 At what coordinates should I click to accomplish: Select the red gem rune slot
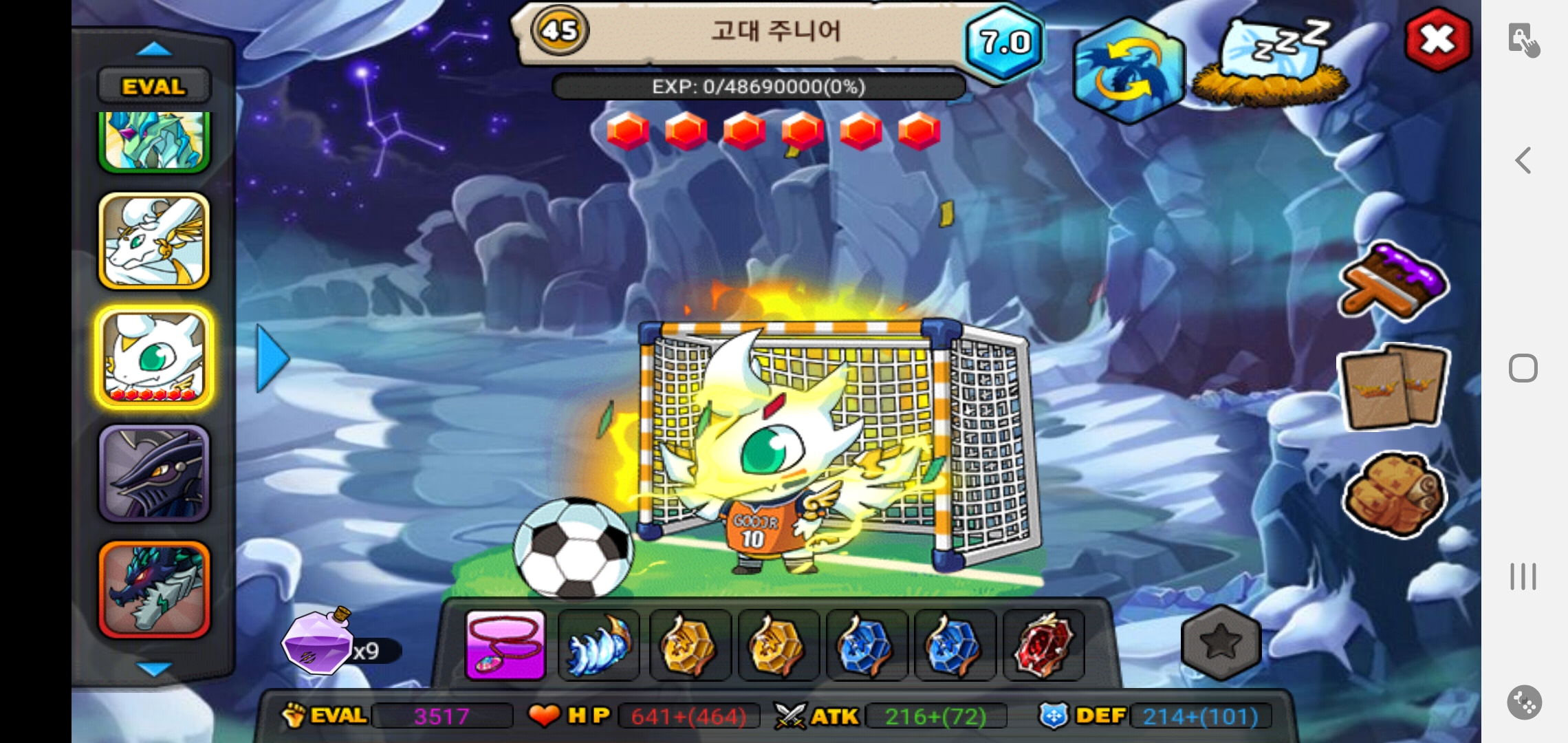[1043, 645]
